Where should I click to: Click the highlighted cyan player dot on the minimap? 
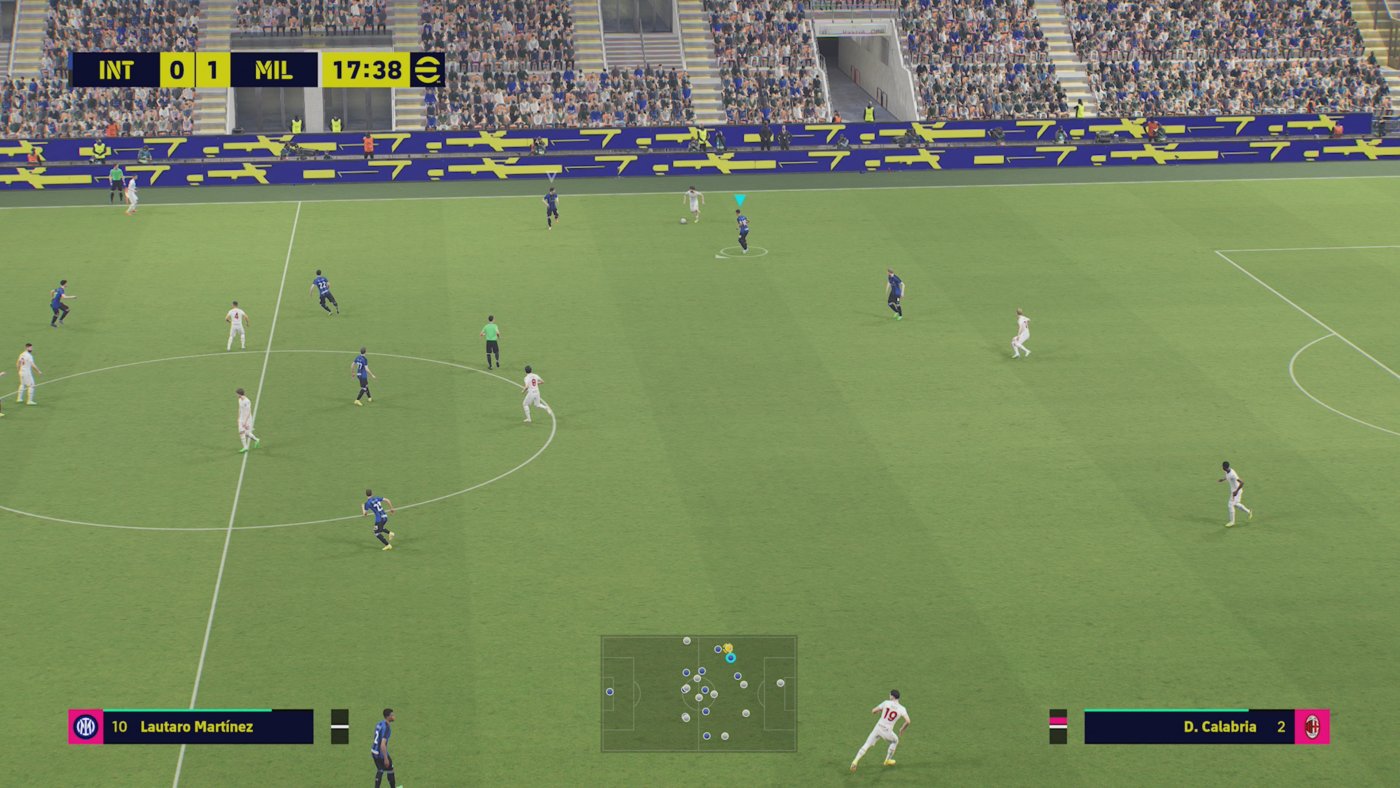click(731, 660)
